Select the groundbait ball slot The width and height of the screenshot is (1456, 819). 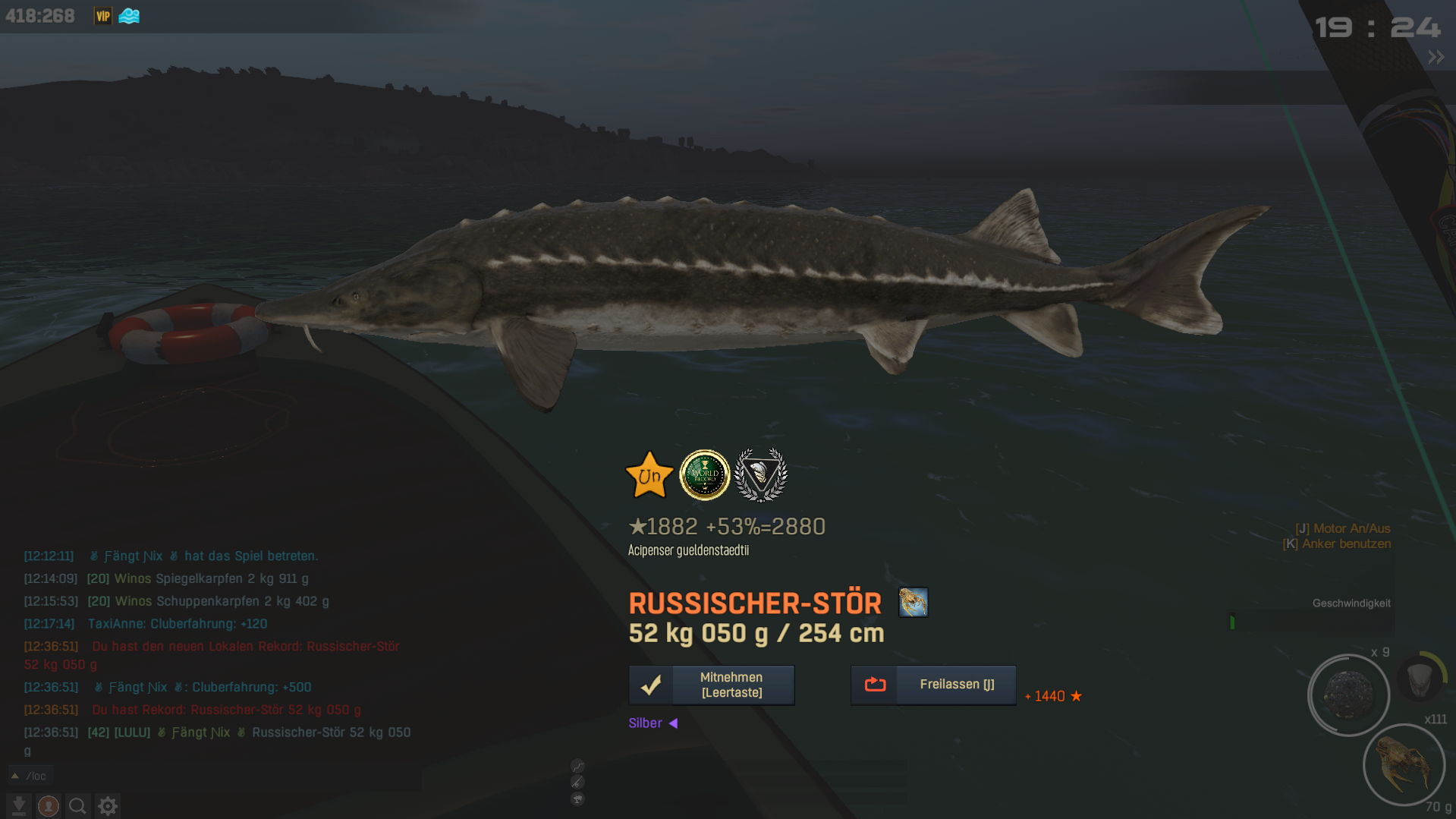tap(1348, 695)
